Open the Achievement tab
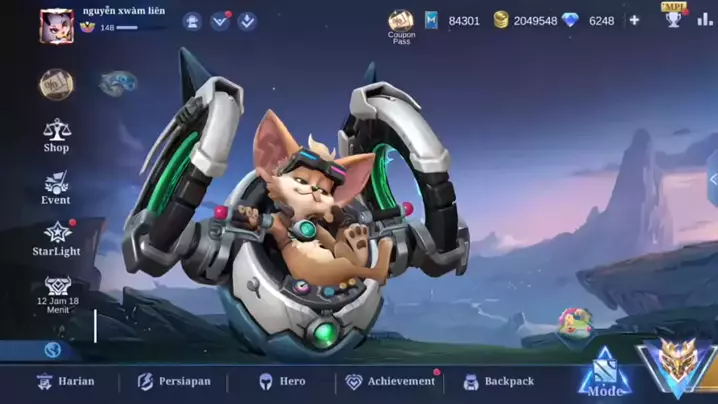This screenshot has width=718, height=404. pyautogui.click(x=390, y=381)
